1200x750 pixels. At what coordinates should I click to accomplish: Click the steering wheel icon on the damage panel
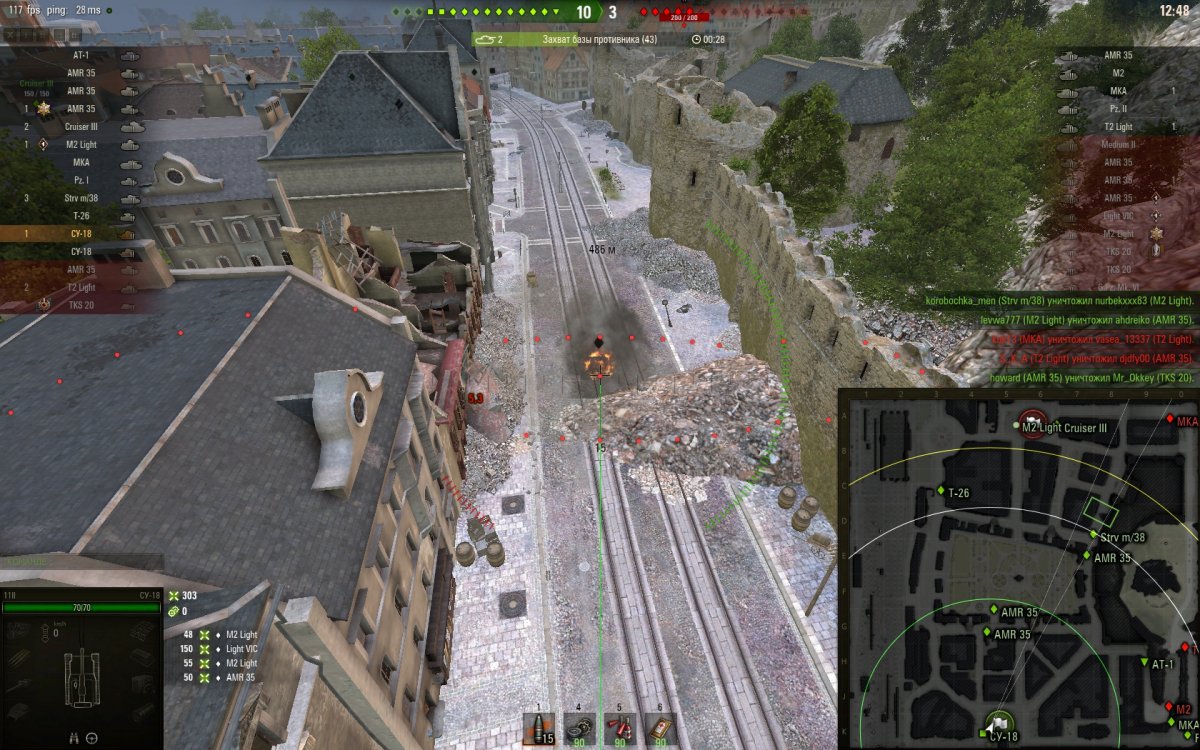point(92,738)
